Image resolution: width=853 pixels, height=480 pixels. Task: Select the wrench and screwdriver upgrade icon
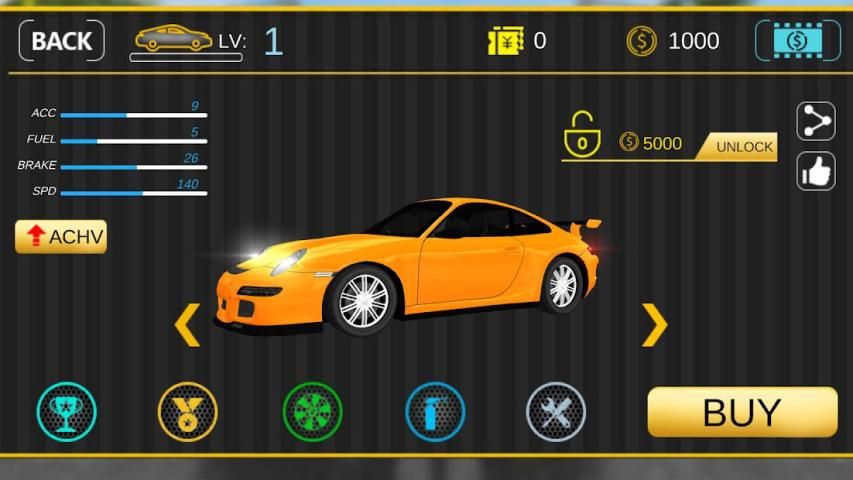[556, 412]
